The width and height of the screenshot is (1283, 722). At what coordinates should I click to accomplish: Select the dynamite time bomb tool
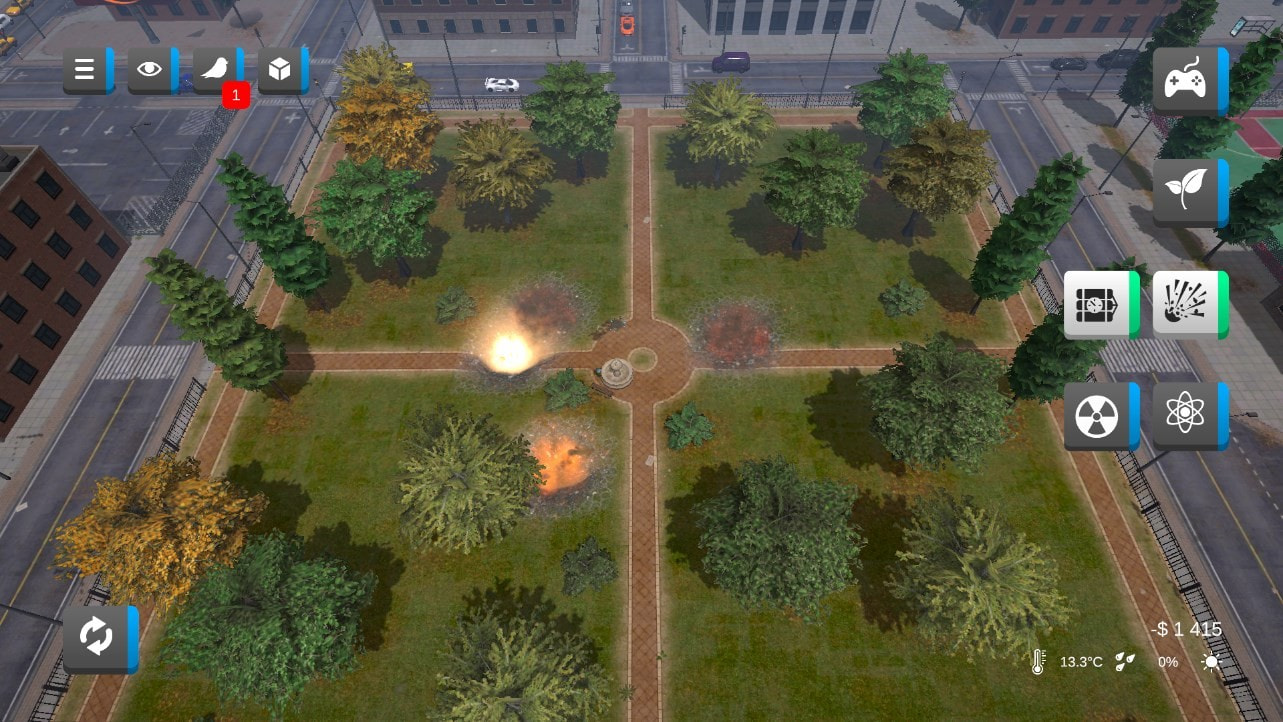click(1099, 304)
